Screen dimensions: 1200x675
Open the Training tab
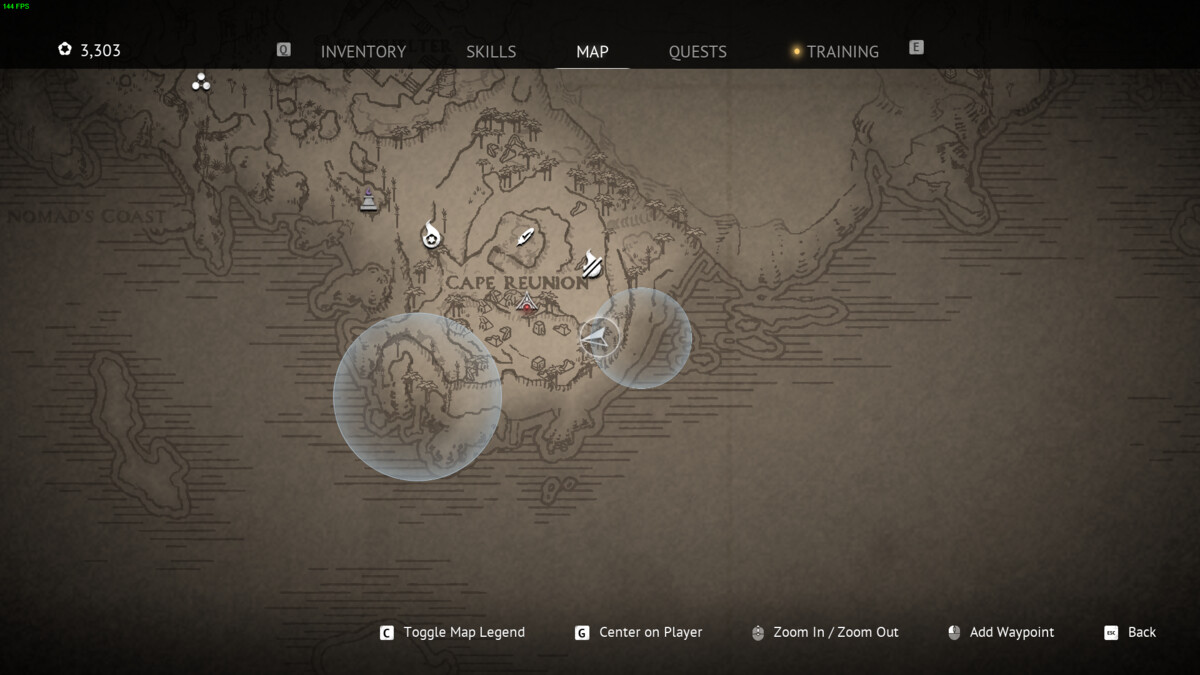point(842,52)
